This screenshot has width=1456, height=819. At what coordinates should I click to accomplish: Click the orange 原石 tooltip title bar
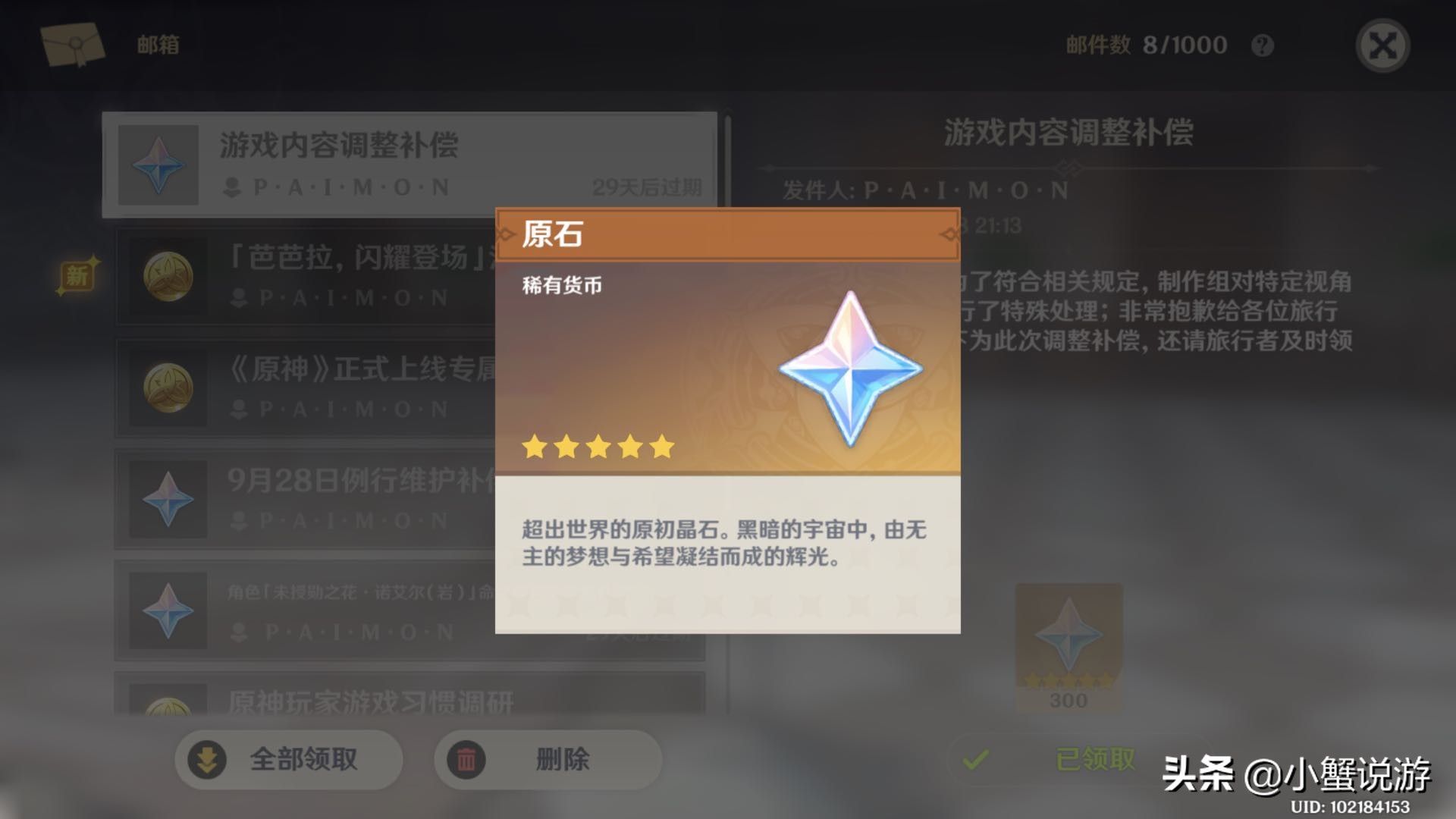[x=728, y=237]
